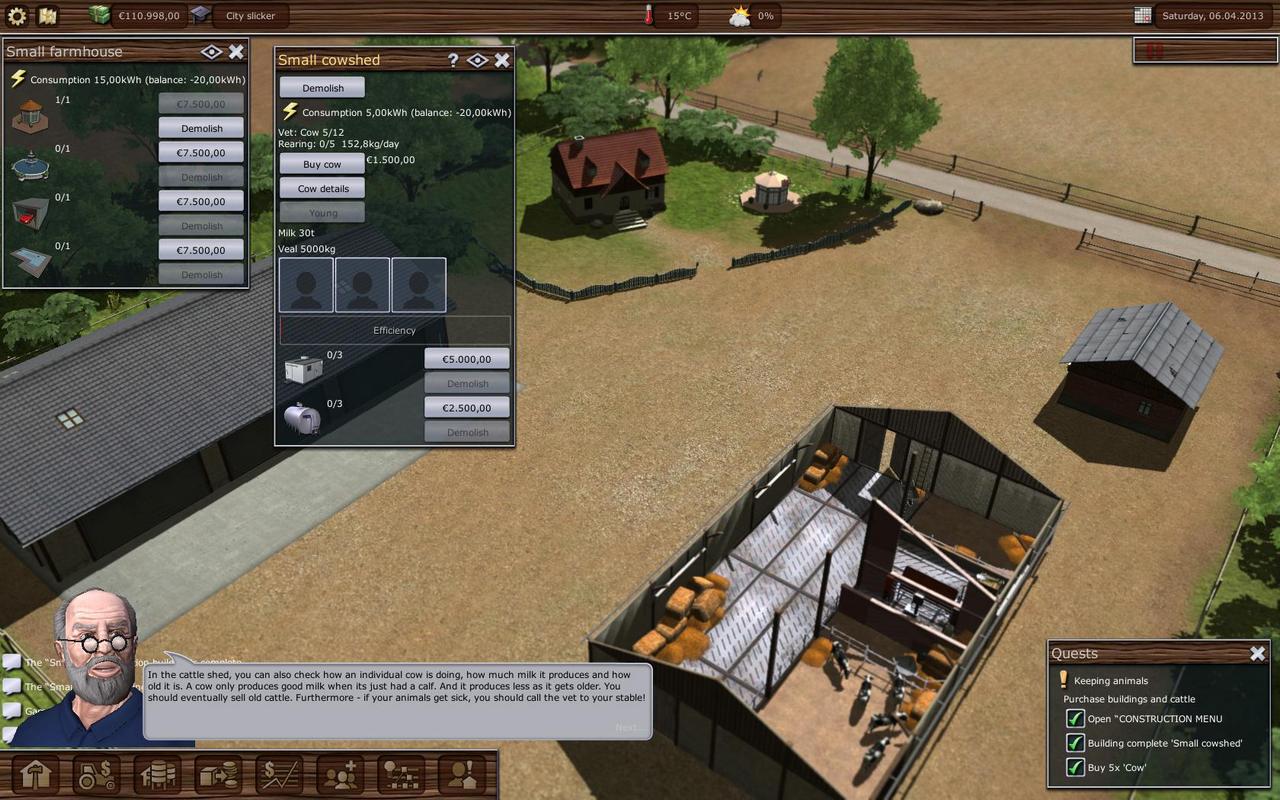The image size is (1280, 800).
Task: Continue the advisor dialogue with Next
Action: (x=629, y=727)
